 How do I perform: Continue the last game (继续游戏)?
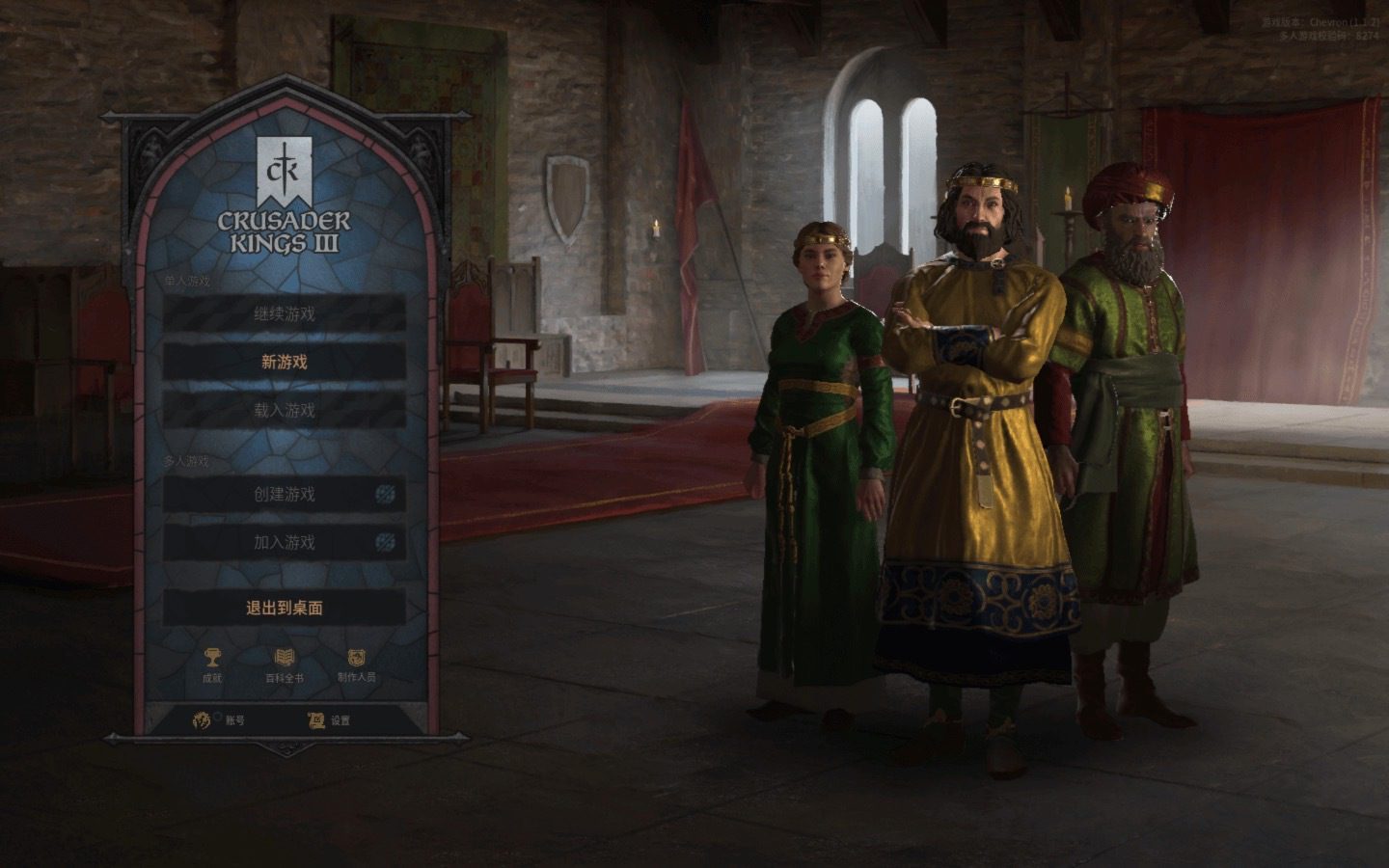pos(284,314)
